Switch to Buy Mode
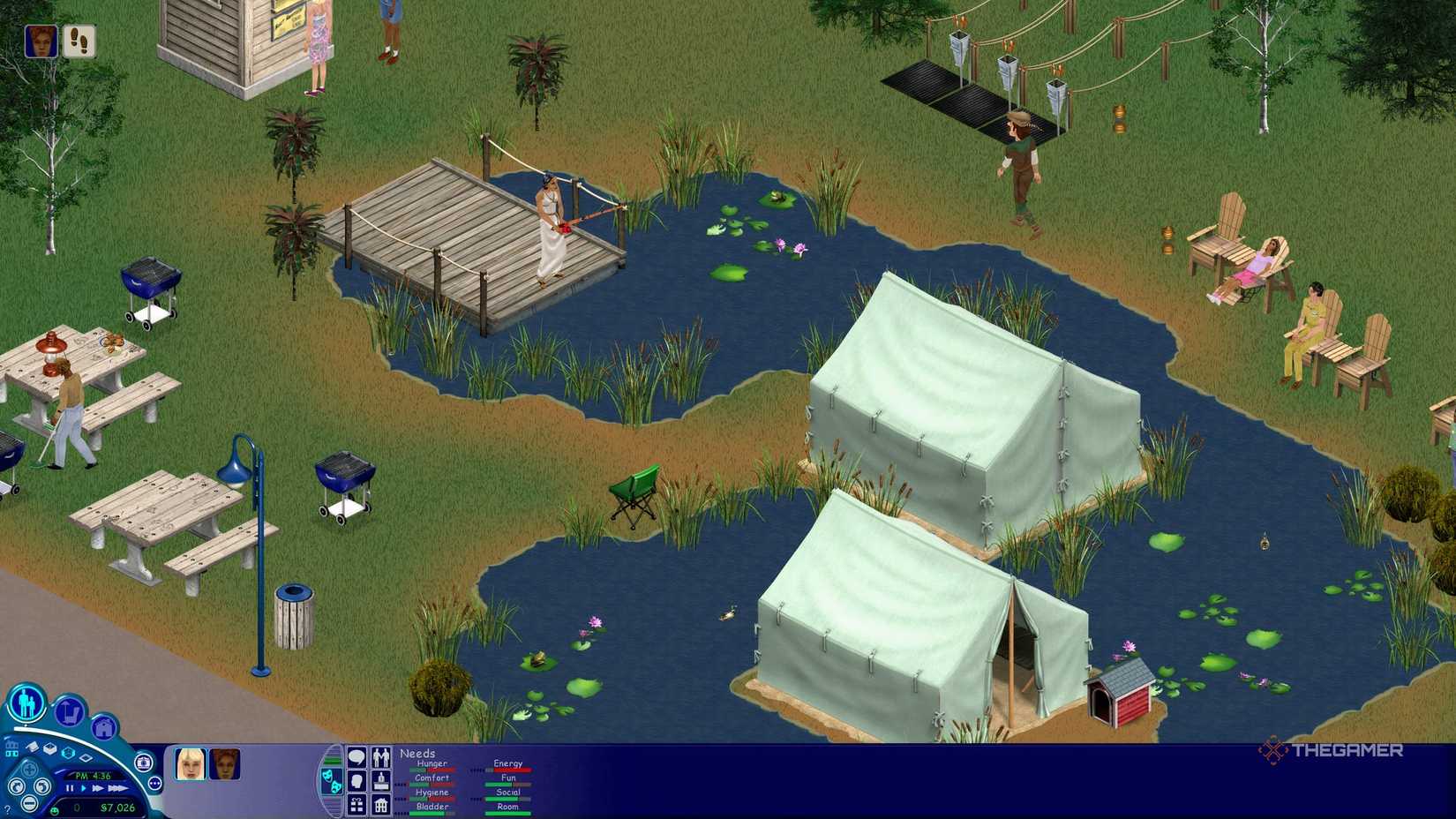Viewport: 1456px width, 819px height. 67,712
